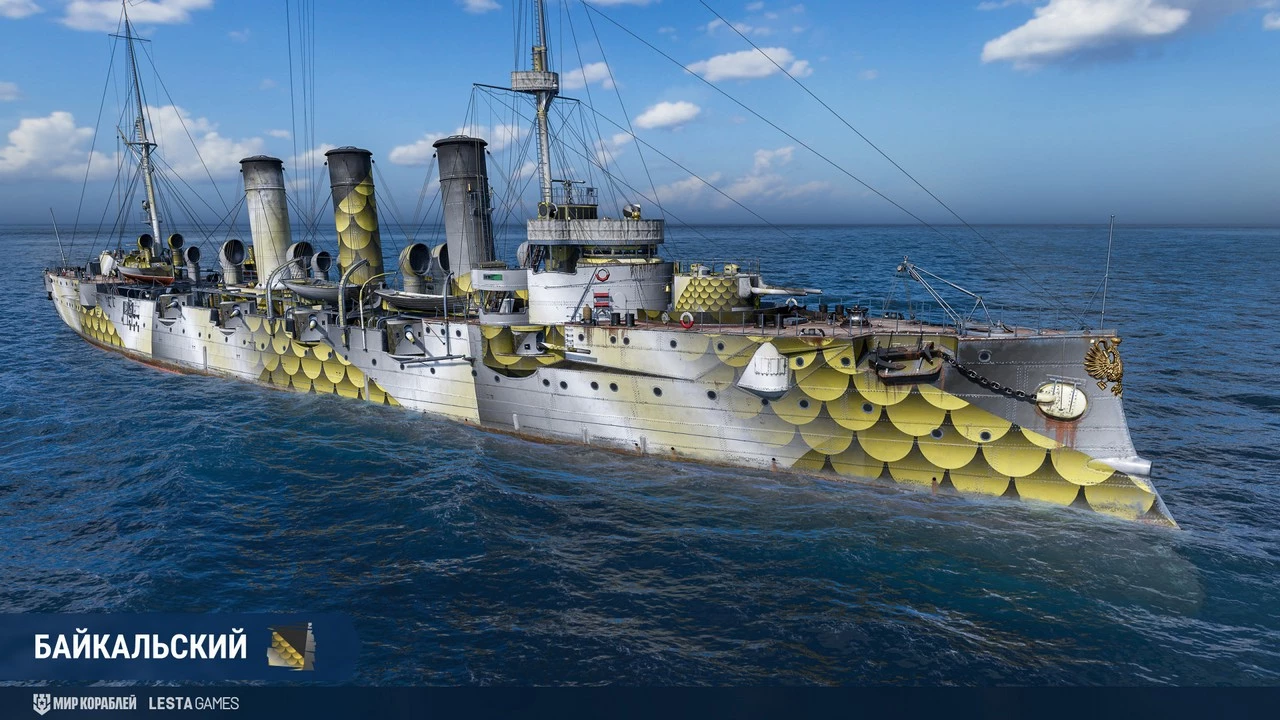Select the Байкальский camouflage thumbnail icon
The width and height of the screenshot is (1280, 720).
click(291, 646)
